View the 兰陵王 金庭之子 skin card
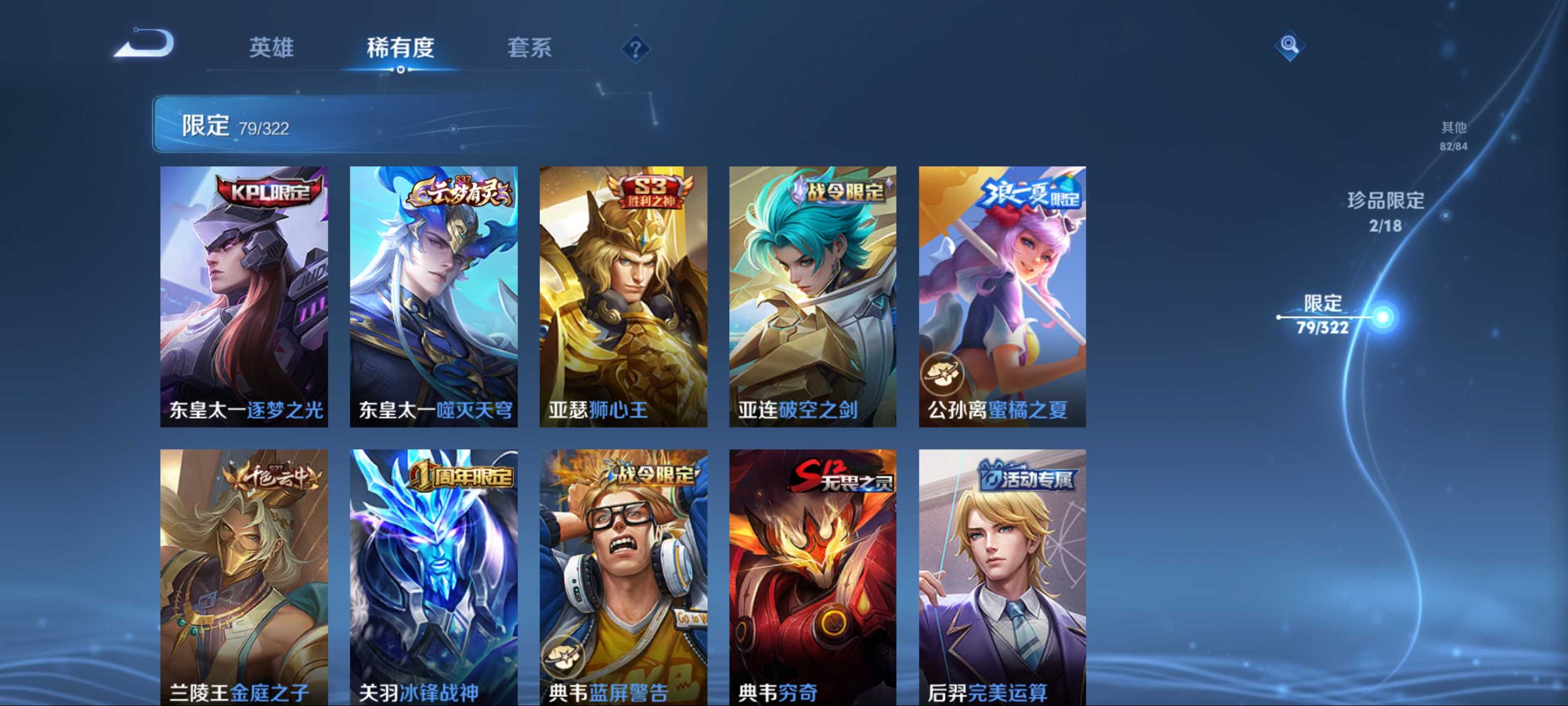1568x706 pixels. 244,577
